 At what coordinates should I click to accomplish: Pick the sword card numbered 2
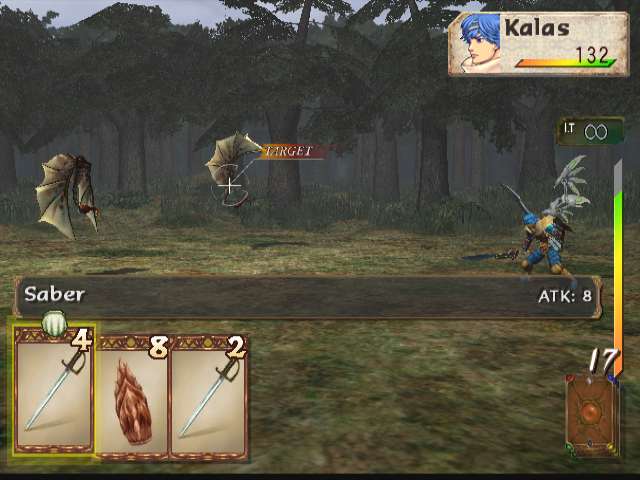208,396
